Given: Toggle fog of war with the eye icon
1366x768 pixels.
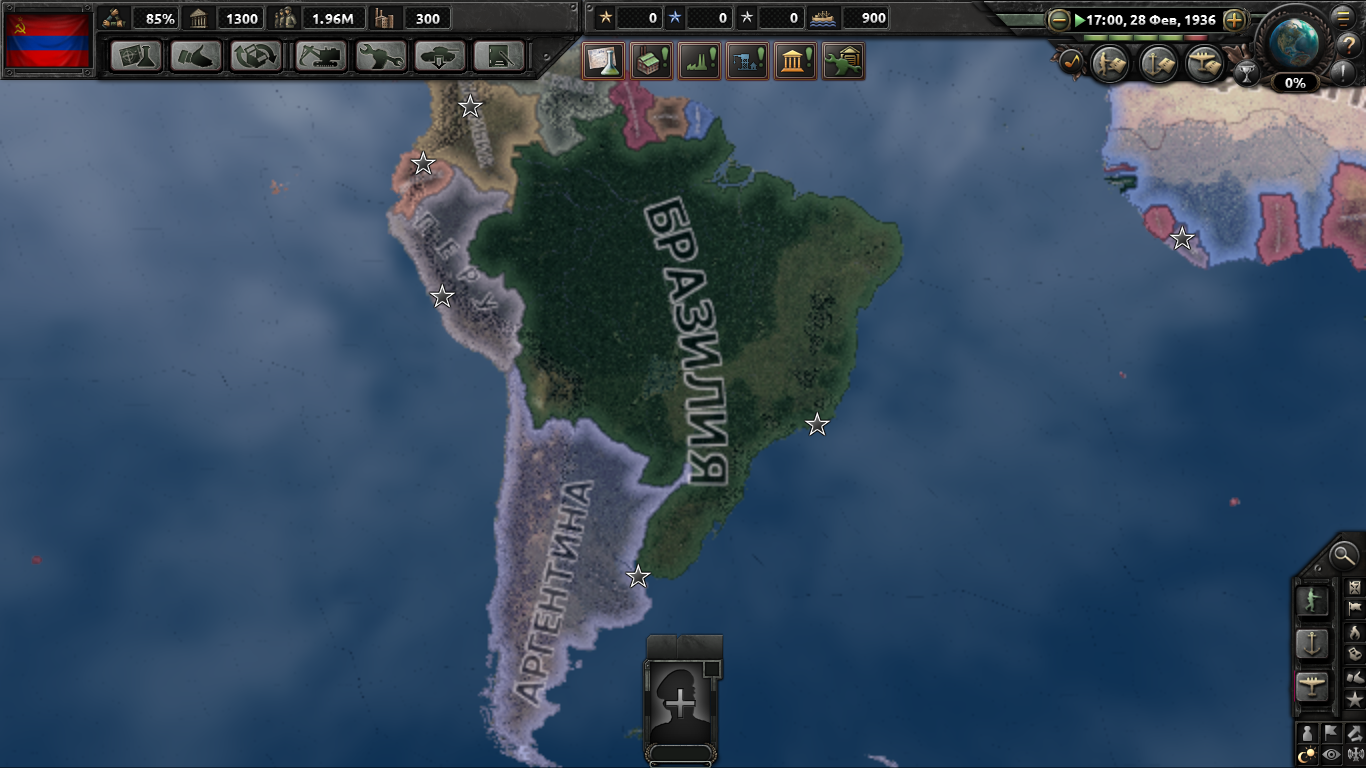Looking at the screenshot, I should click(x=1330, y=753).
